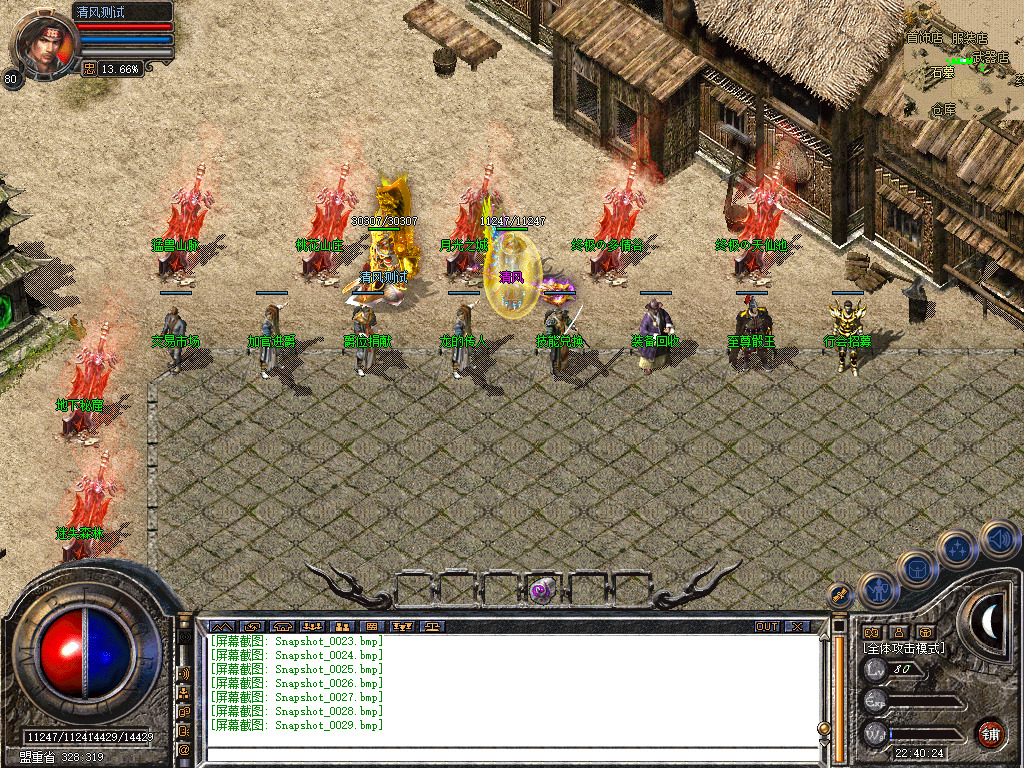Click the small orange satellite icon

click(840, 594)
